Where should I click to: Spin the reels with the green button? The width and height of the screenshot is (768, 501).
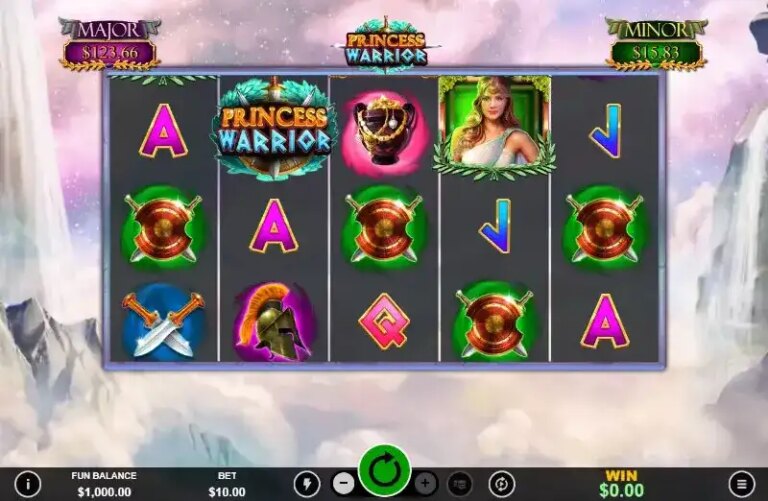tap(384, 471)
